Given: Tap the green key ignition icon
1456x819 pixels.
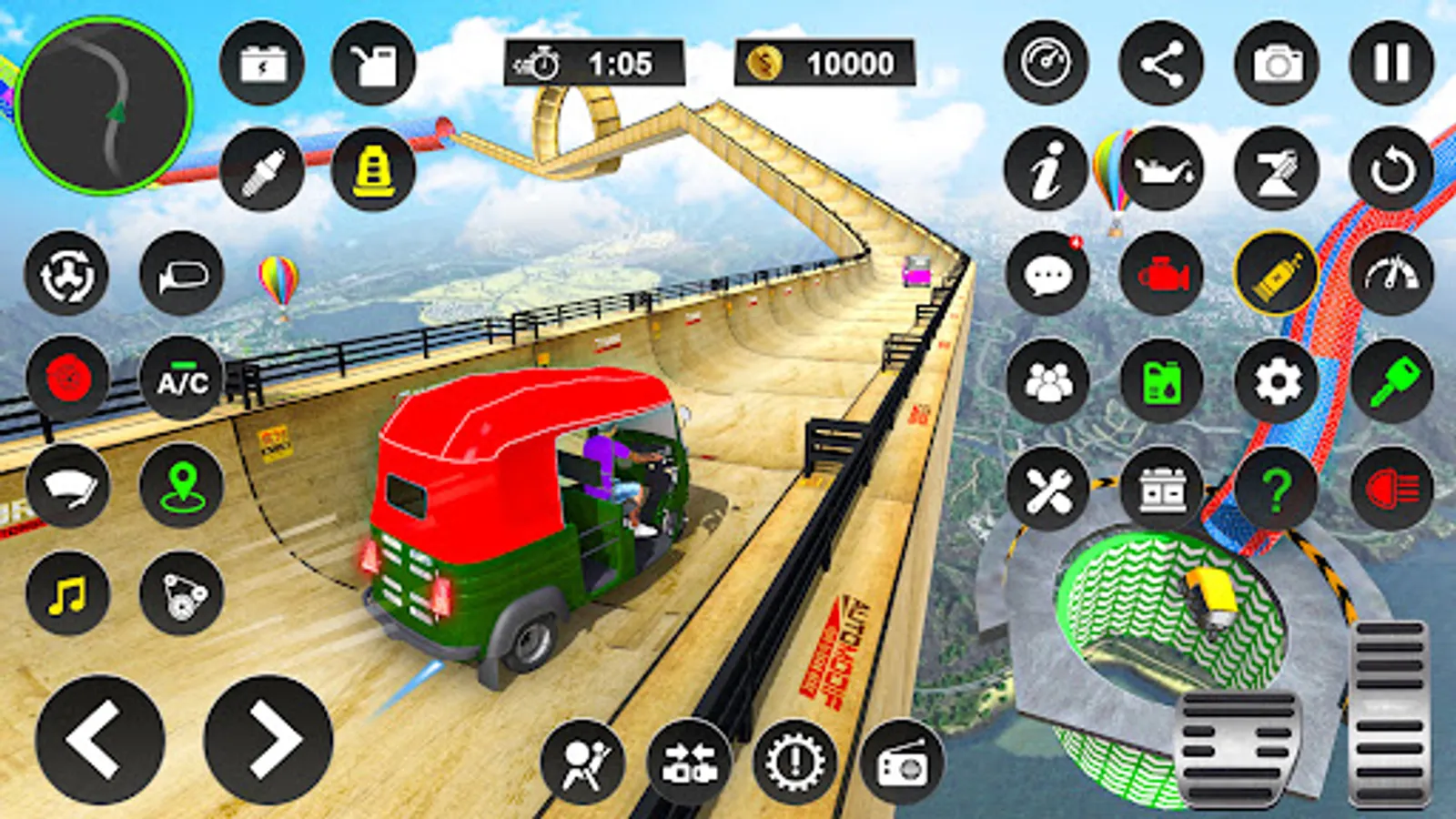Looking at the screenshot, I should (x=1391, y=381).
